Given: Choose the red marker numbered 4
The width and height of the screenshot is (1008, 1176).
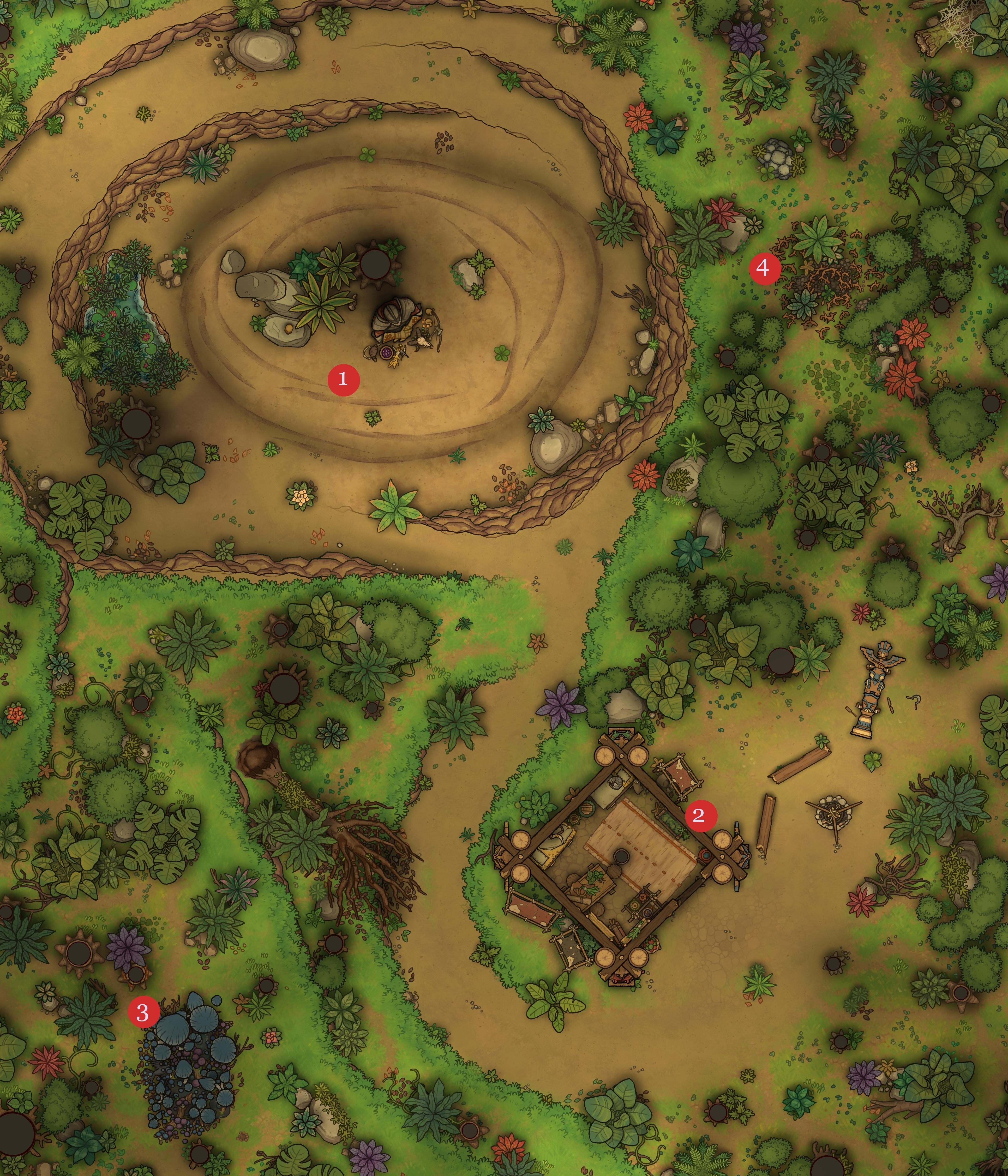Looking at the screenshot, I should (x=764, y=267).
